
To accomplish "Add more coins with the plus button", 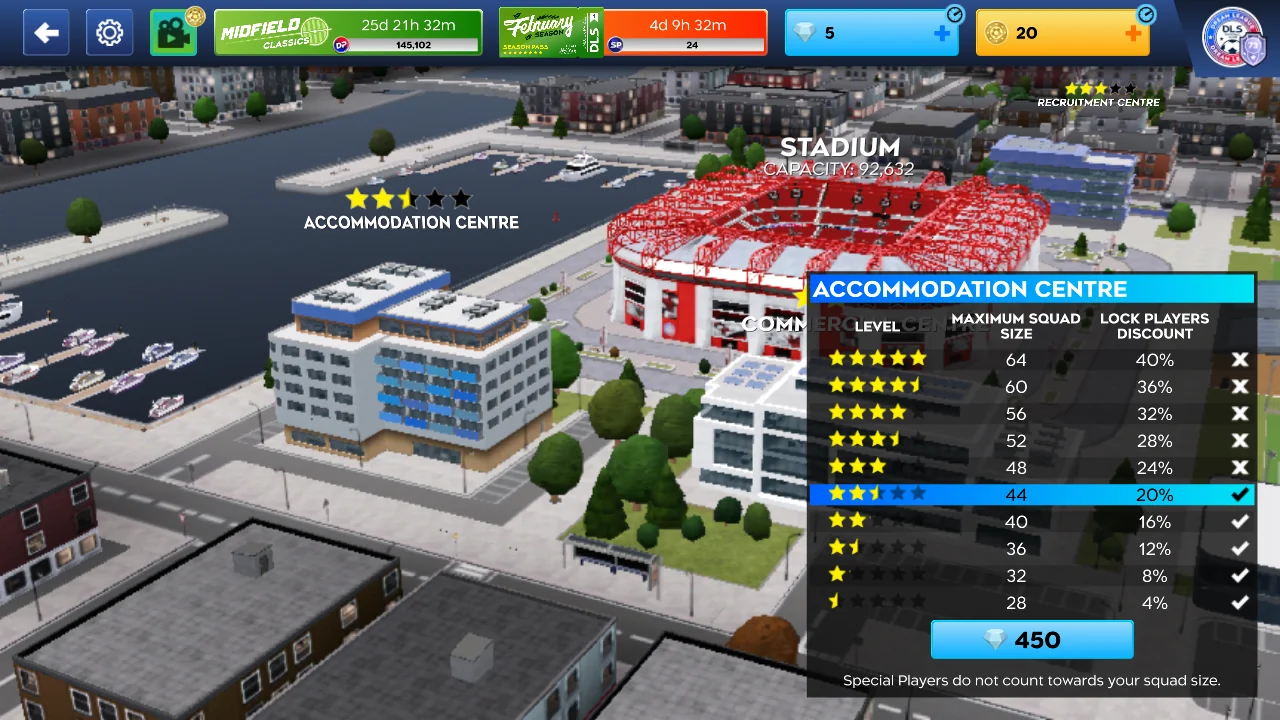I will pos(1133,33).
